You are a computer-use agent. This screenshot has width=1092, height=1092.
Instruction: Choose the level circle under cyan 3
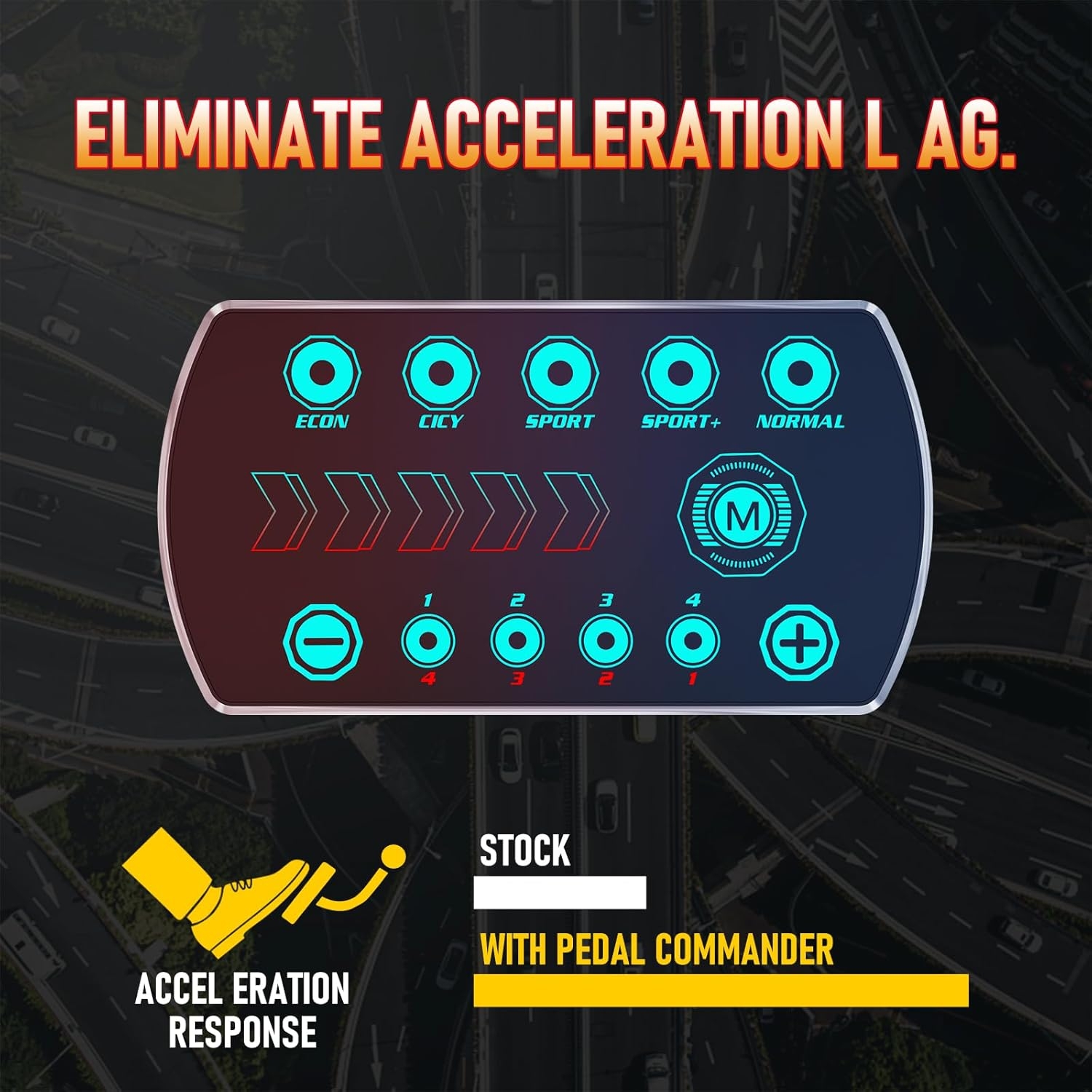606,641
